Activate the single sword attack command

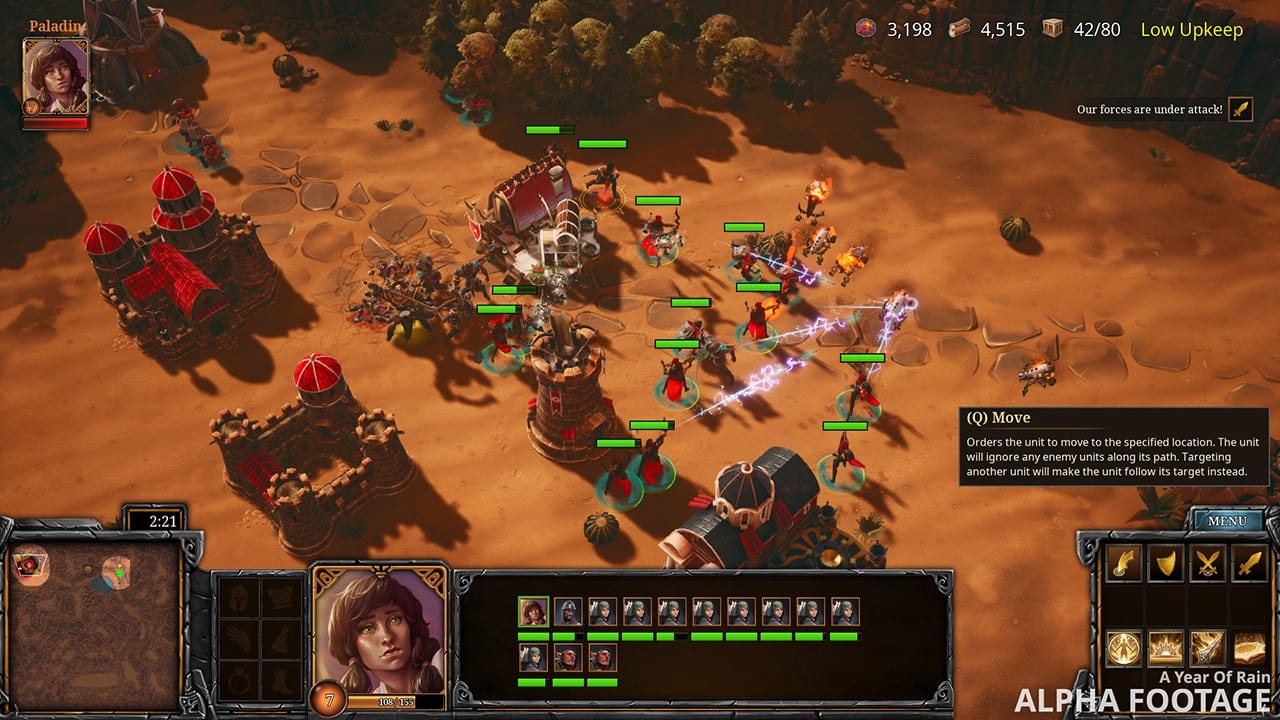[1249, 564]
